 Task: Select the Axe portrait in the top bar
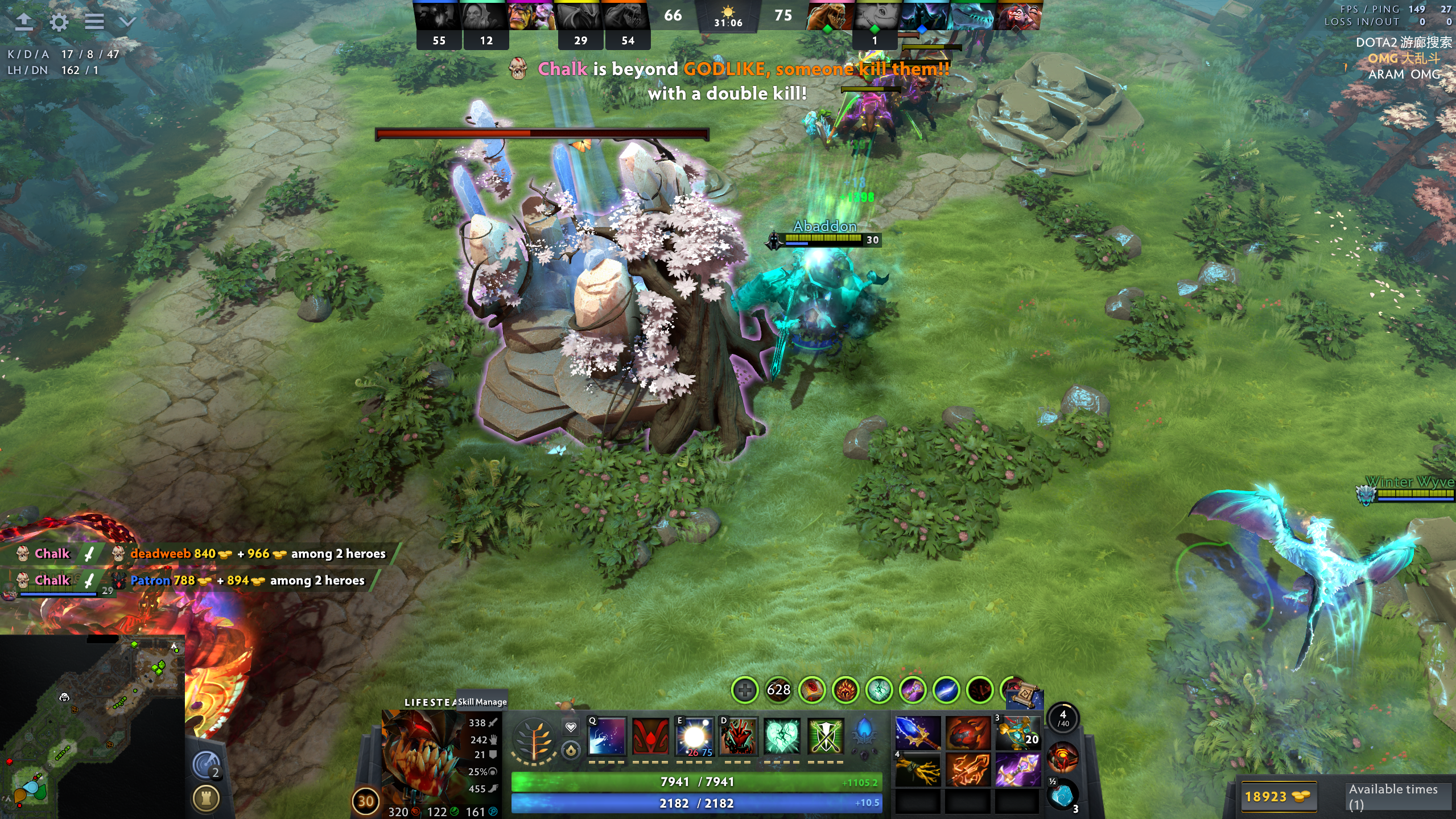click(1022, 16)
